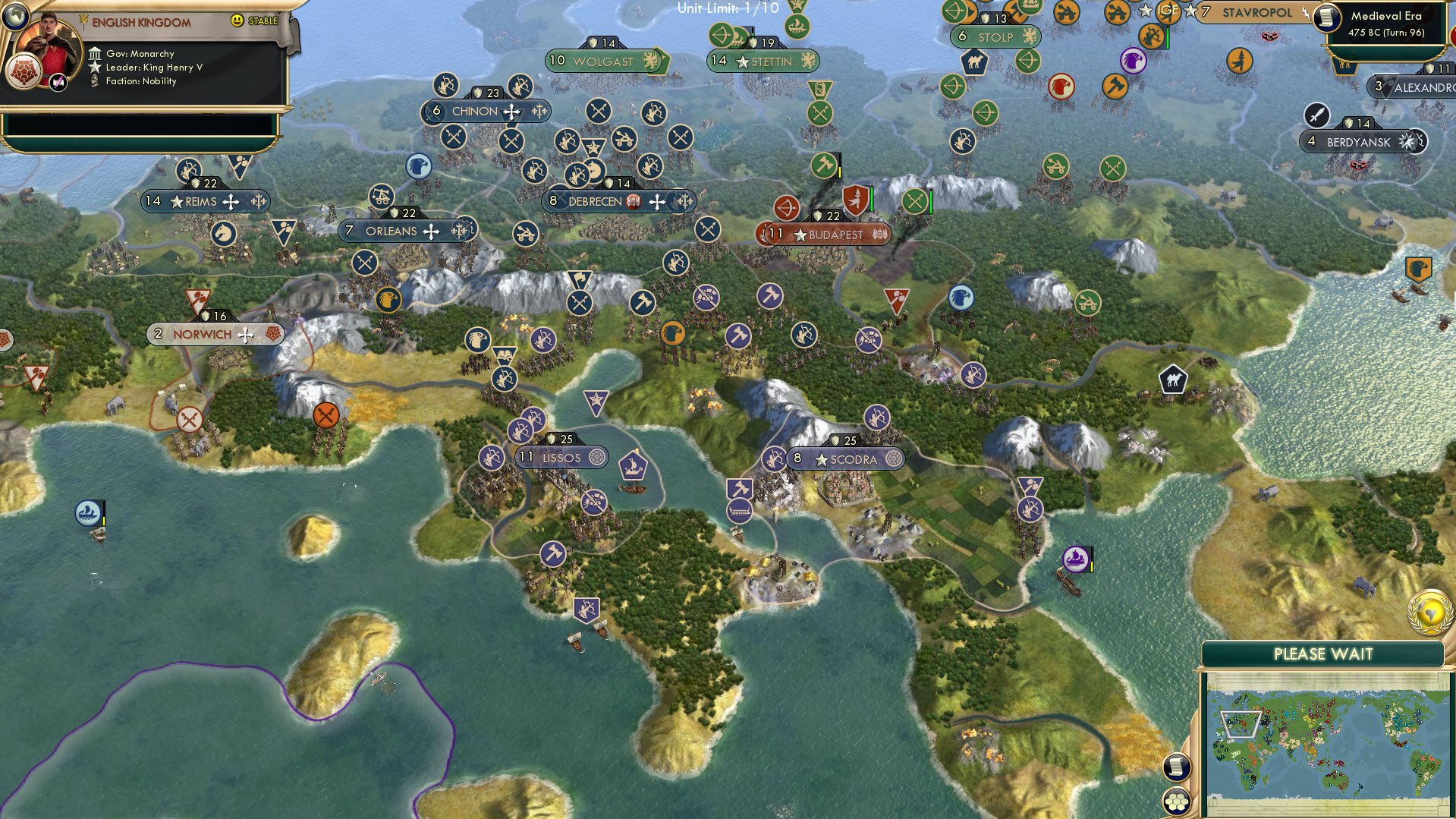This screenshot has height=819, width=1456.
Task: Click the Lissos city name label
Action: (561, 457)
